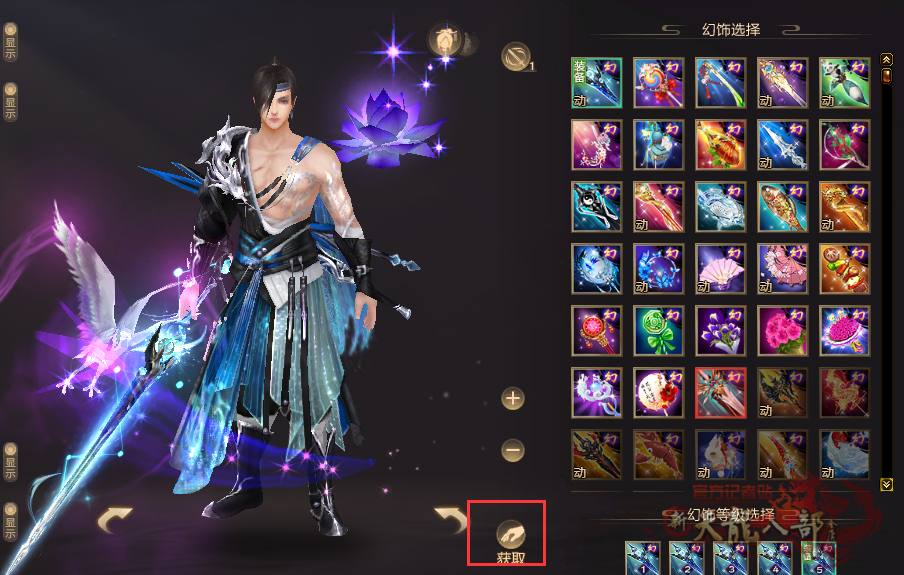Select the pink folding fan skin
The width and height of the screenshot is (904, 575).
click(720, 268)
